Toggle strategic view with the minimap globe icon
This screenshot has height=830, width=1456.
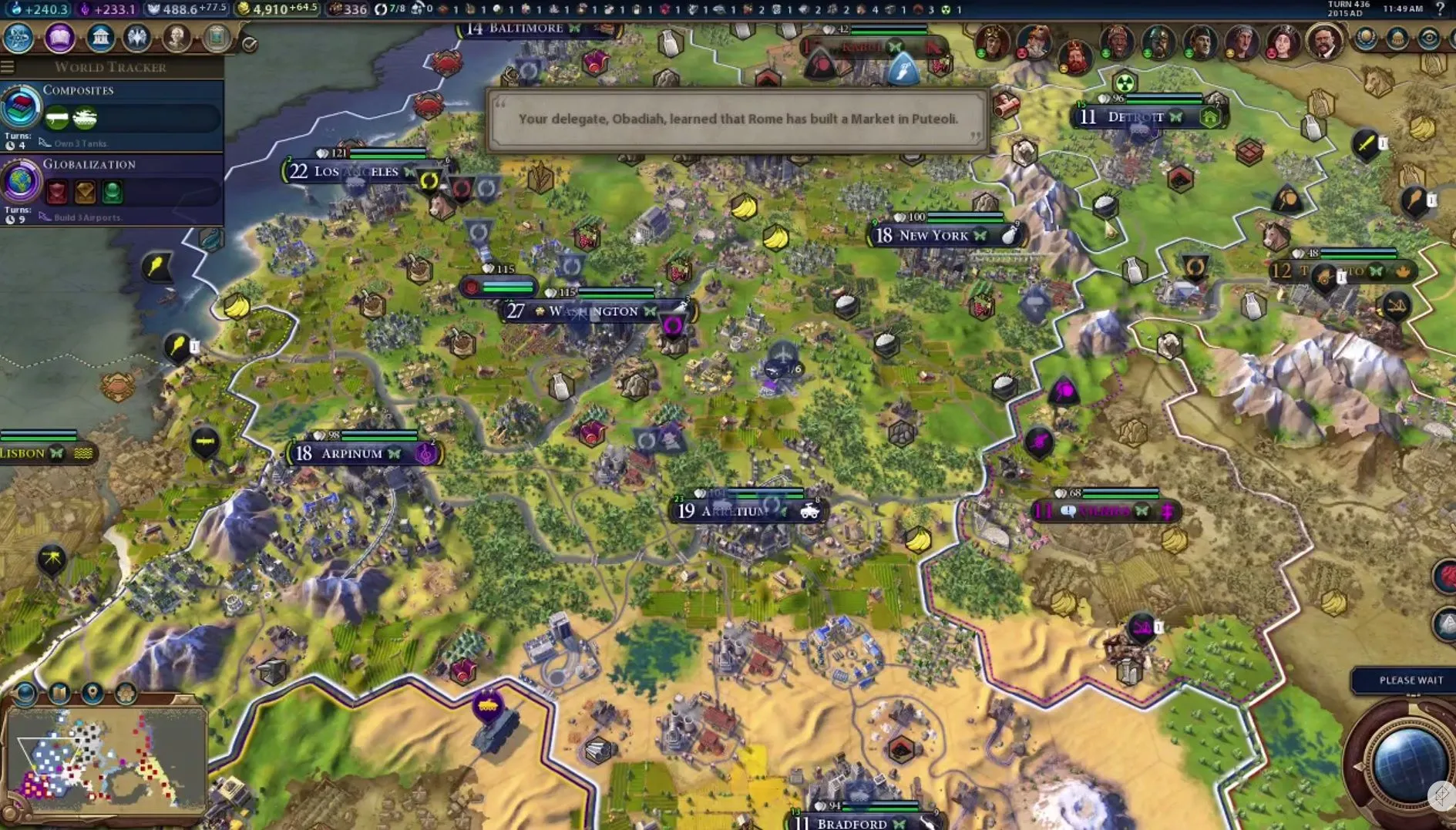(25, 692)
